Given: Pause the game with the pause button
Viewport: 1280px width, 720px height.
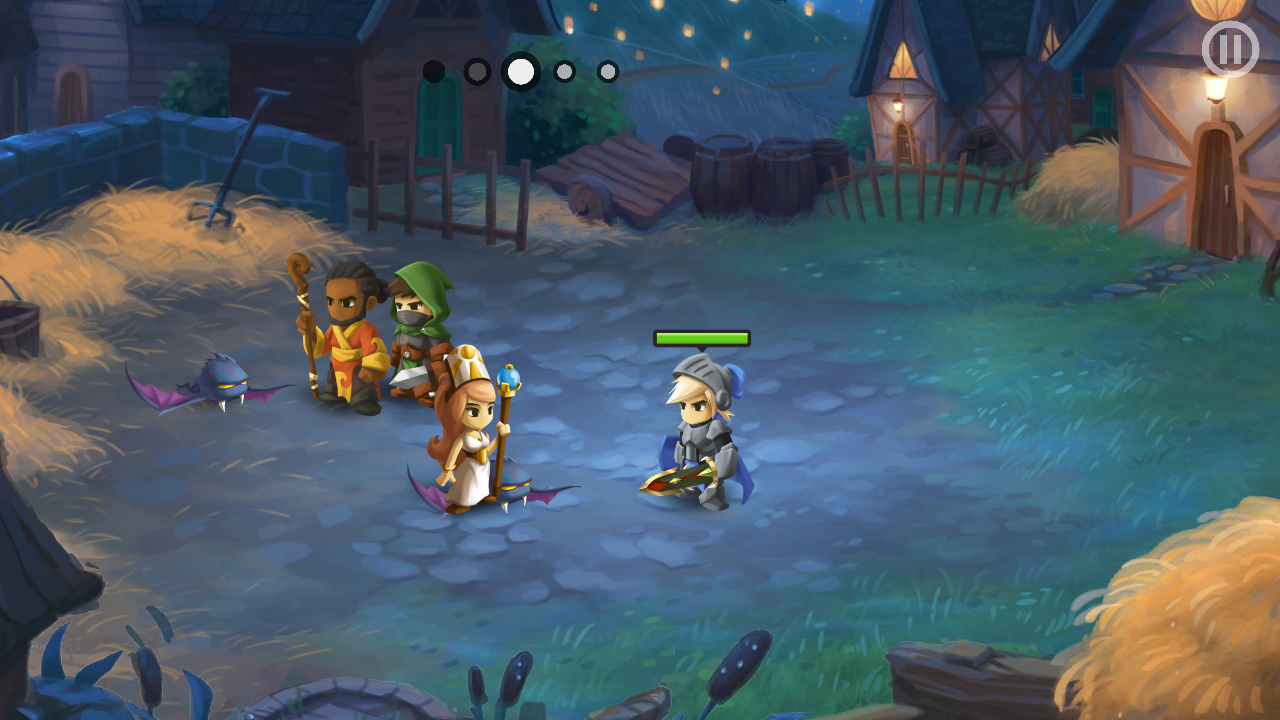Looking at the screenshot, I should pyautogui.click(x=1229, y=49).
